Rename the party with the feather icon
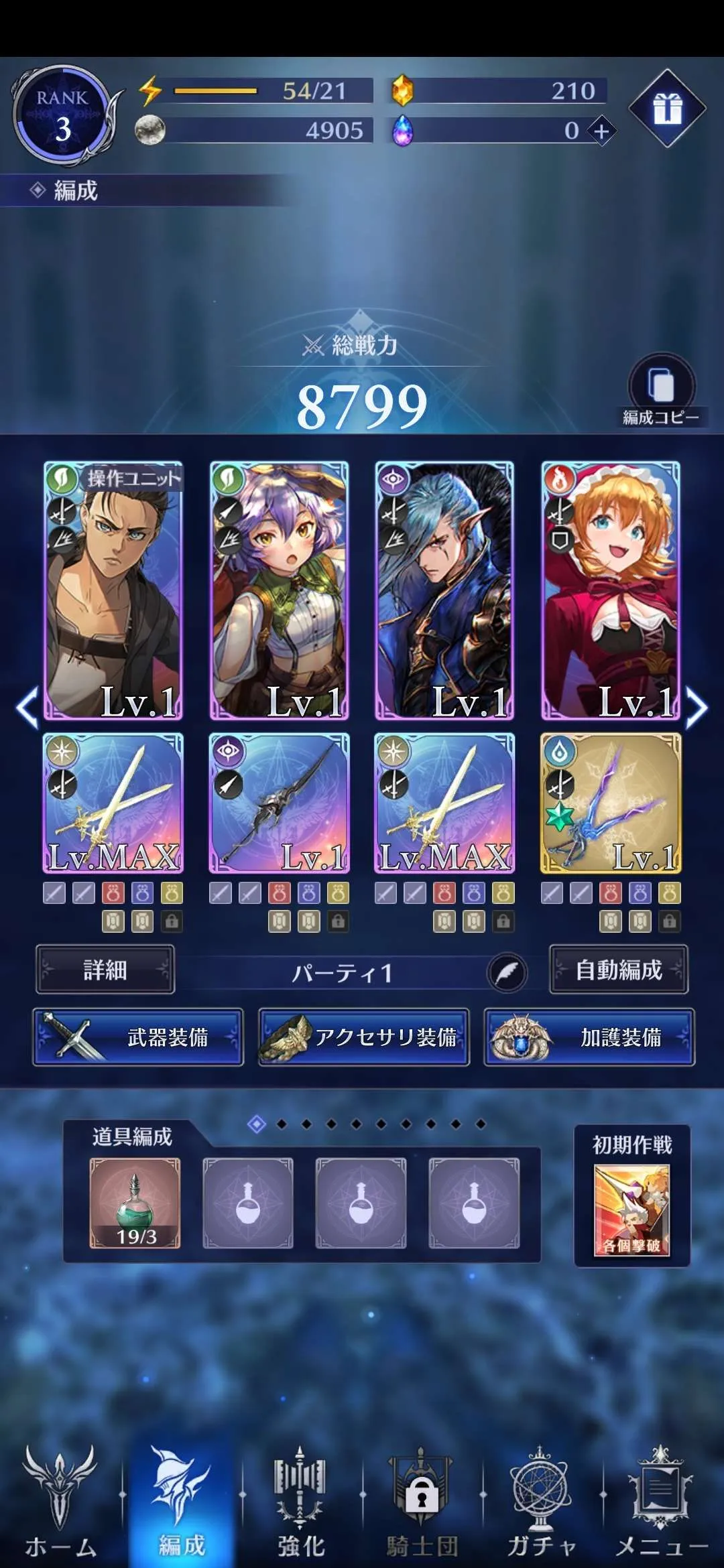This screenshot has width=724, height=1568. pos(507,973)
